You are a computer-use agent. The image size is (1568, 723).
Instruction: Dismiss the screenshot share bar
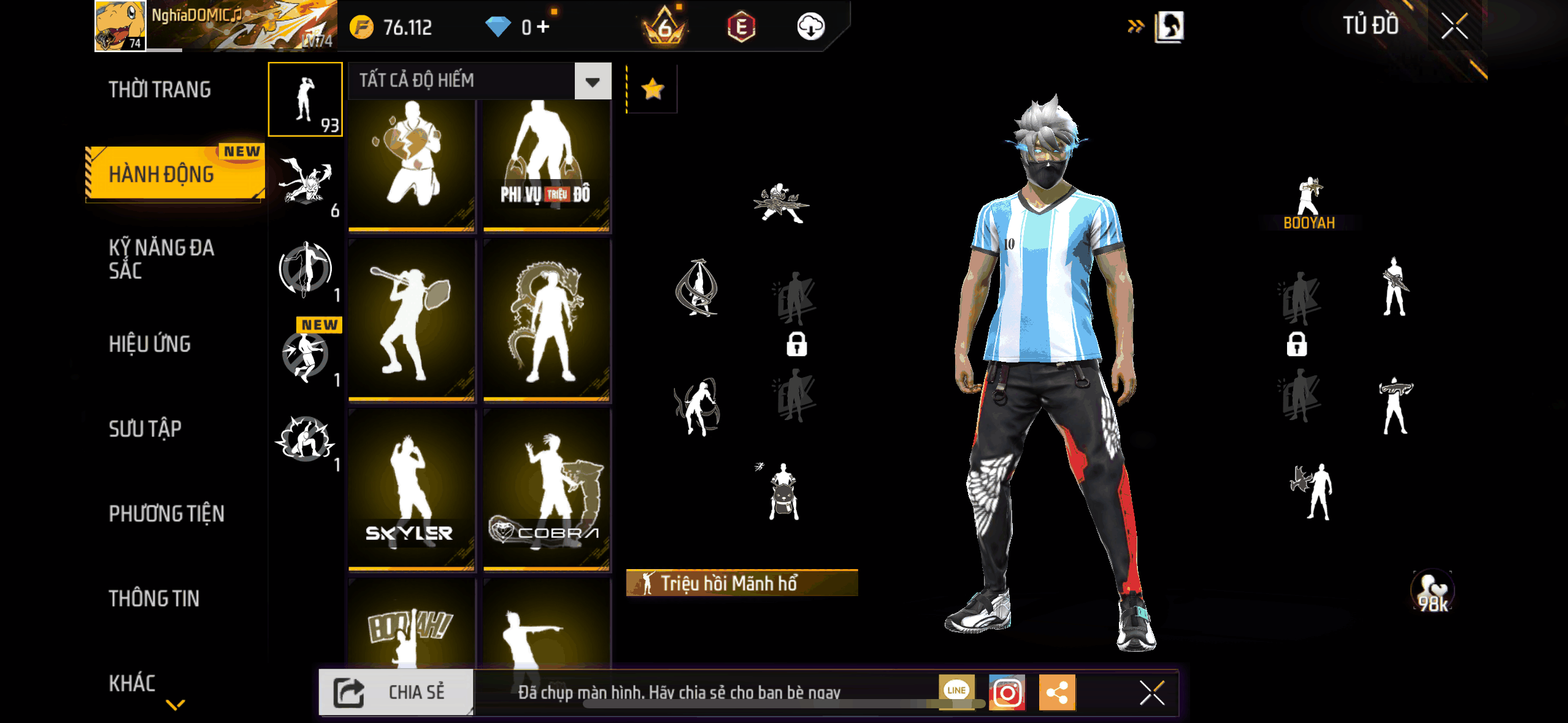[1151, 693]
